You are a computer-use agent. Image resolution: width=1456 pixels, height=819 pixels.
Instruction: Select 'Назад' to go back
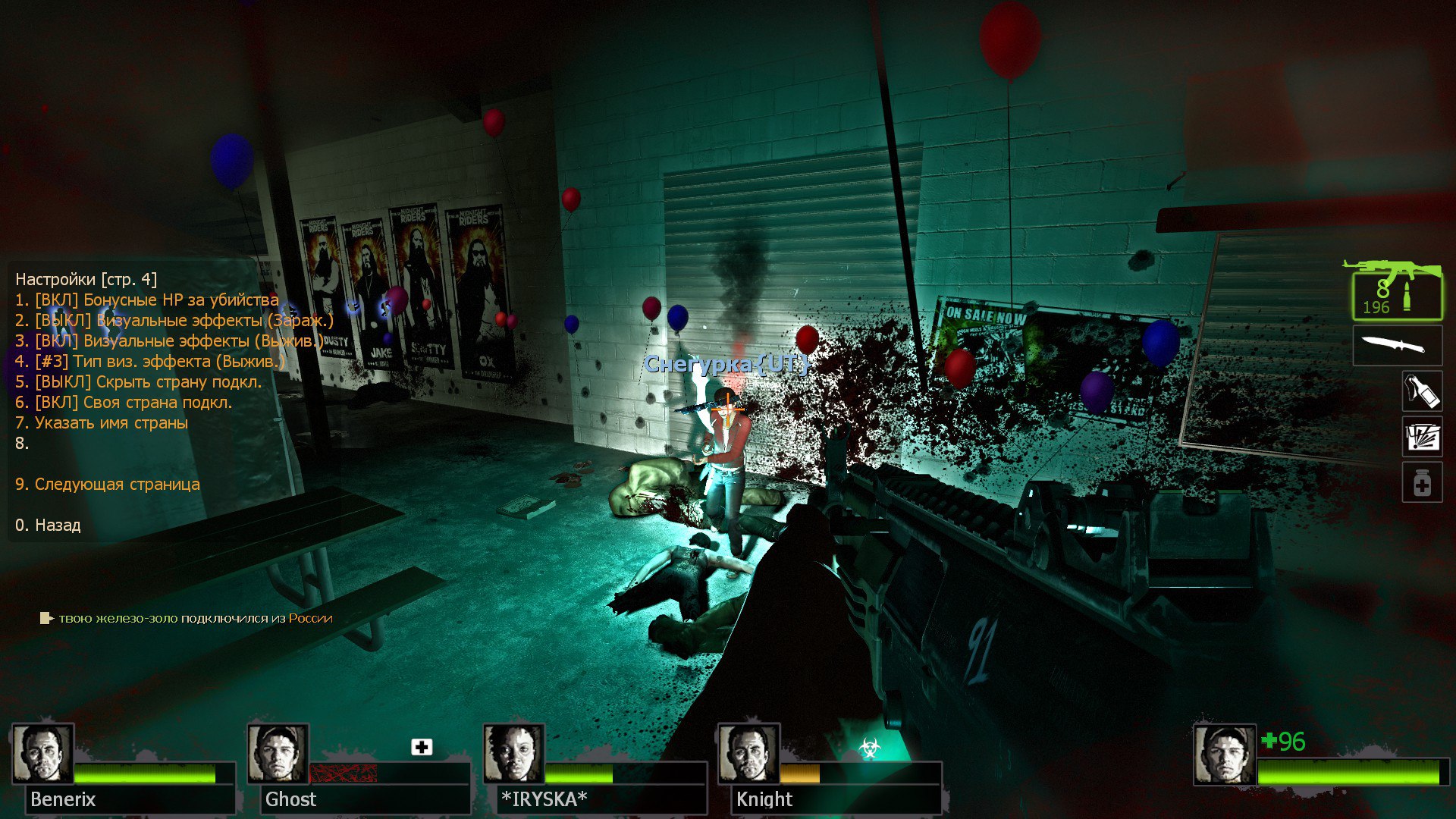pyautogui.click(x=48, y=526)
